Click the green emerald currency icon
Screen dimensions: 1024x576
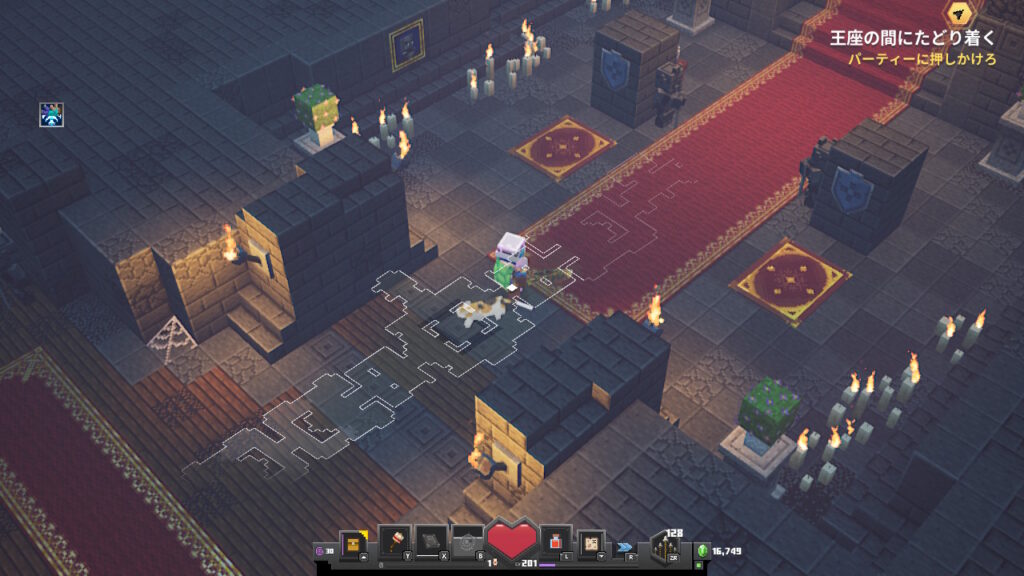tap(703, 550)
